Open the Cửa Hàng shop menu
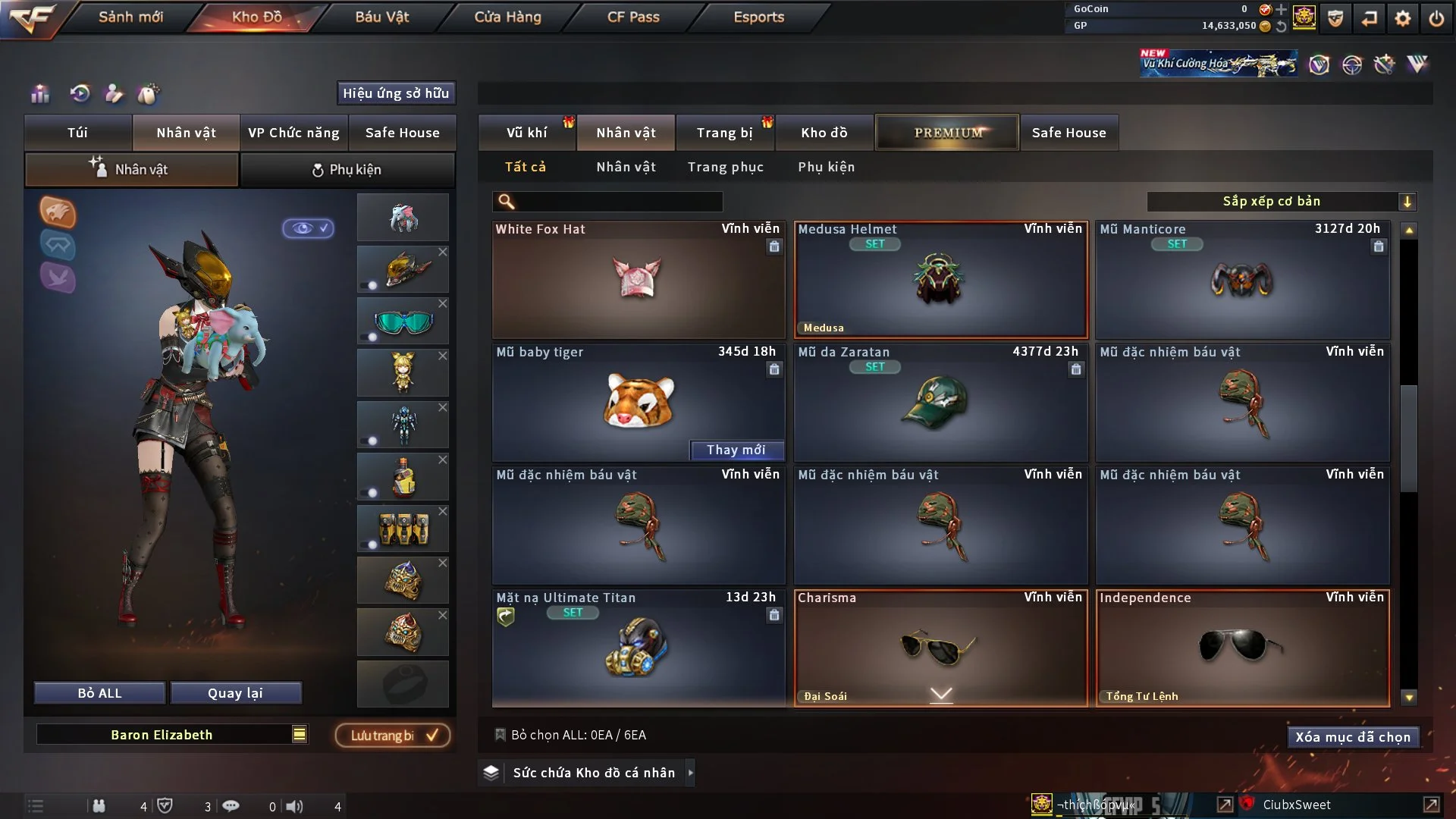This screenshot has width=1456, height=819. pos(507,17)
